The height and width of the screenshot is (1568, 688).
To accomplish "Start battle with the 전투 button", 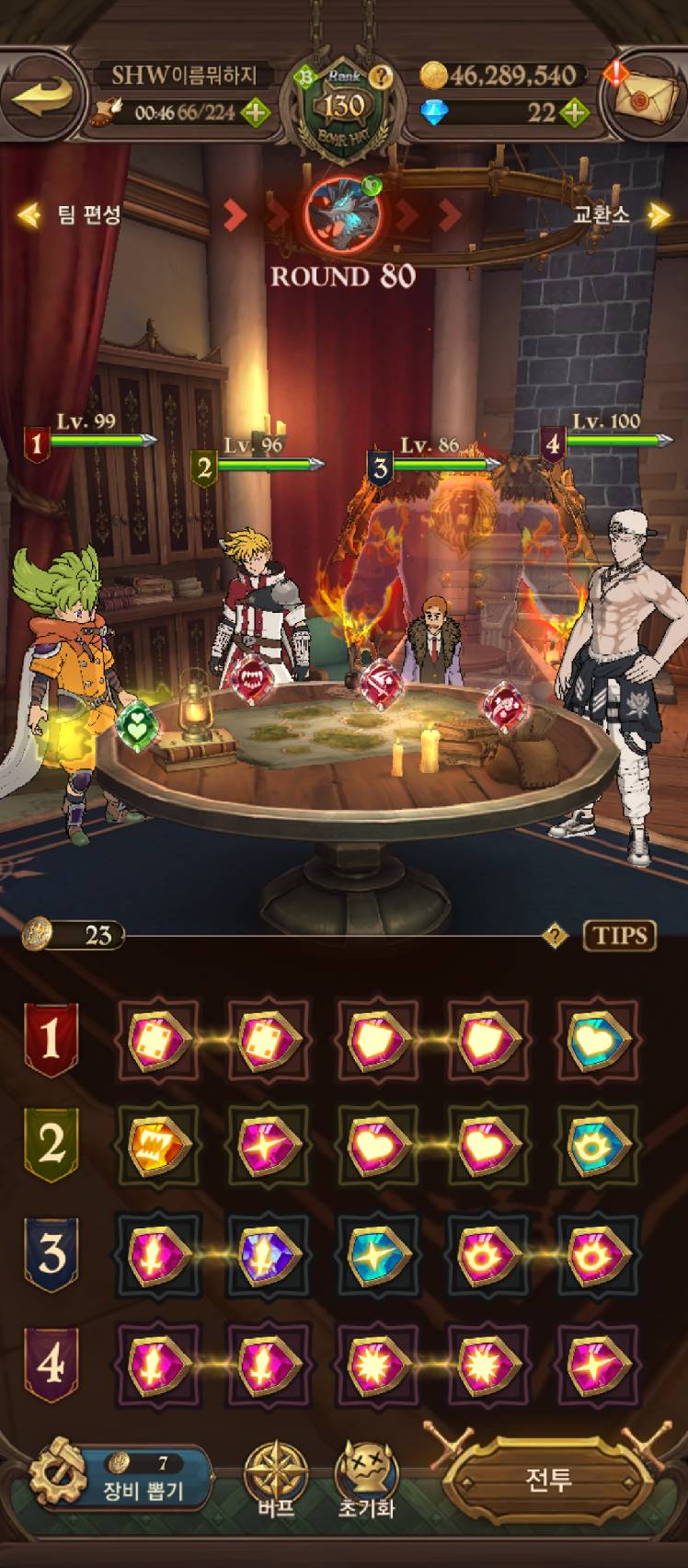I will [548, 1480].
